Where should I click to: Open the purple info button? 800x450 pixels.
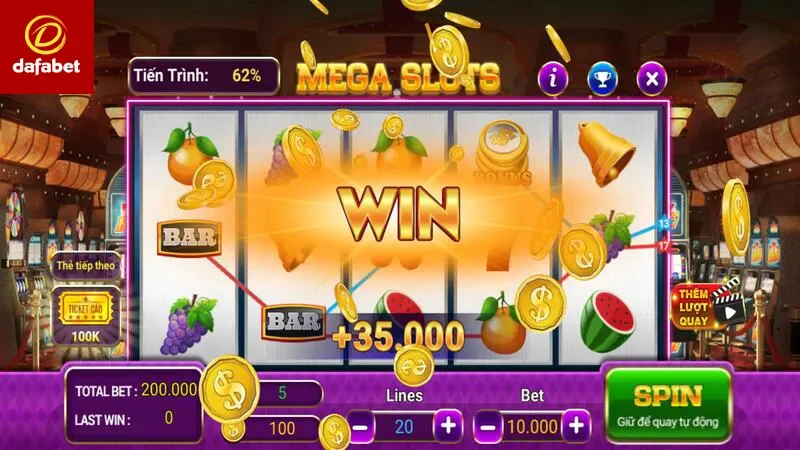[x=553, y=76]
